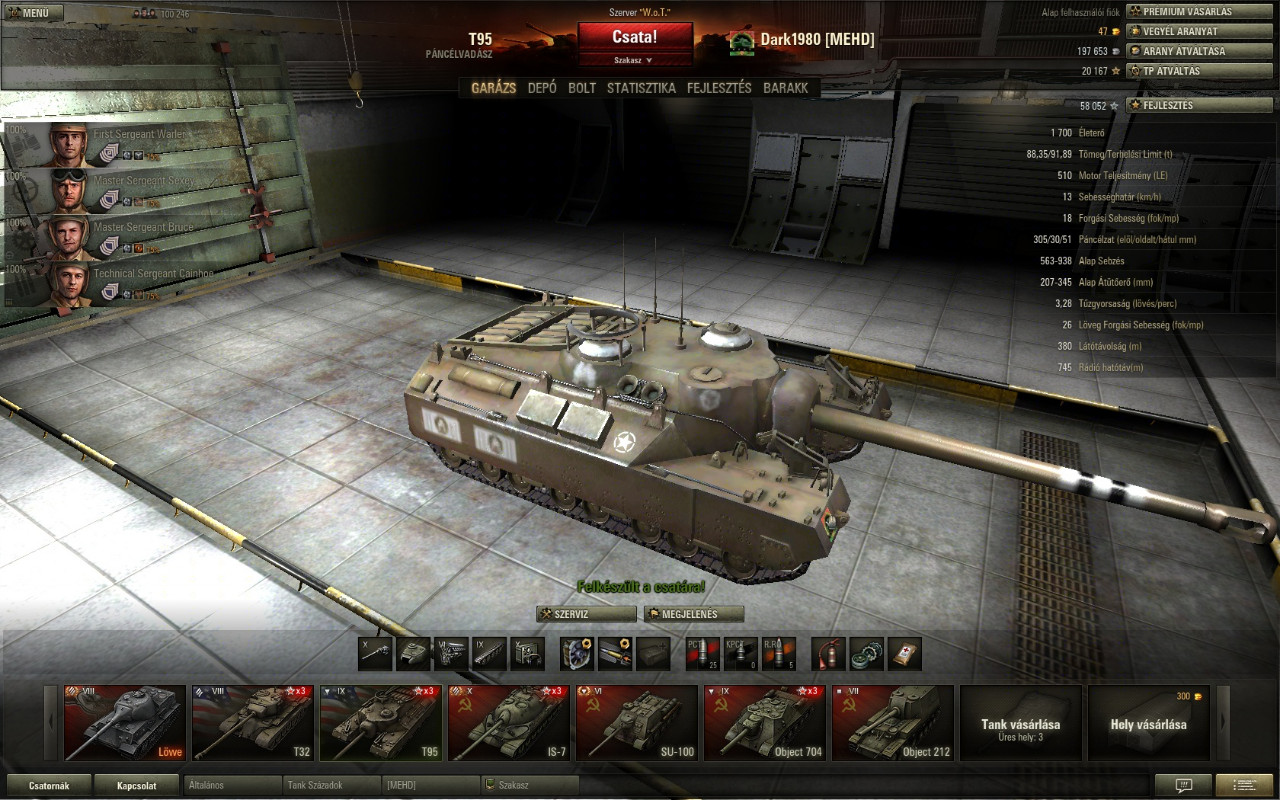Viewport: 1280px width, 800px height.
Task: Open the MEGJELENÉS appearance button
Action: coord(694,614)
